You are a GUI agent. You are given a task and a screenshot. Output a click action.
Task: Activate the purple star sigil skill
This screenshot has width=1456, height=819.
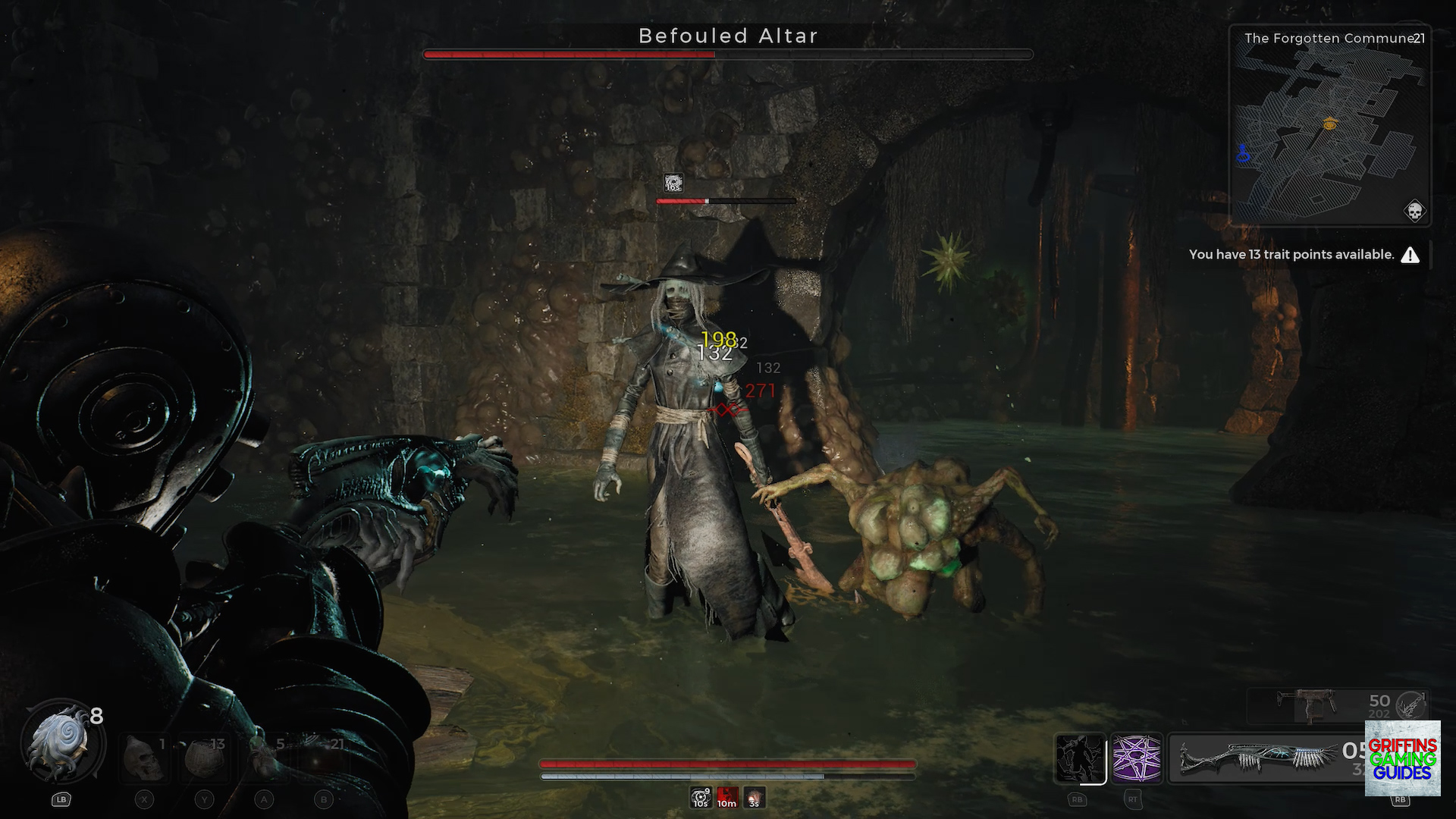1136,758
